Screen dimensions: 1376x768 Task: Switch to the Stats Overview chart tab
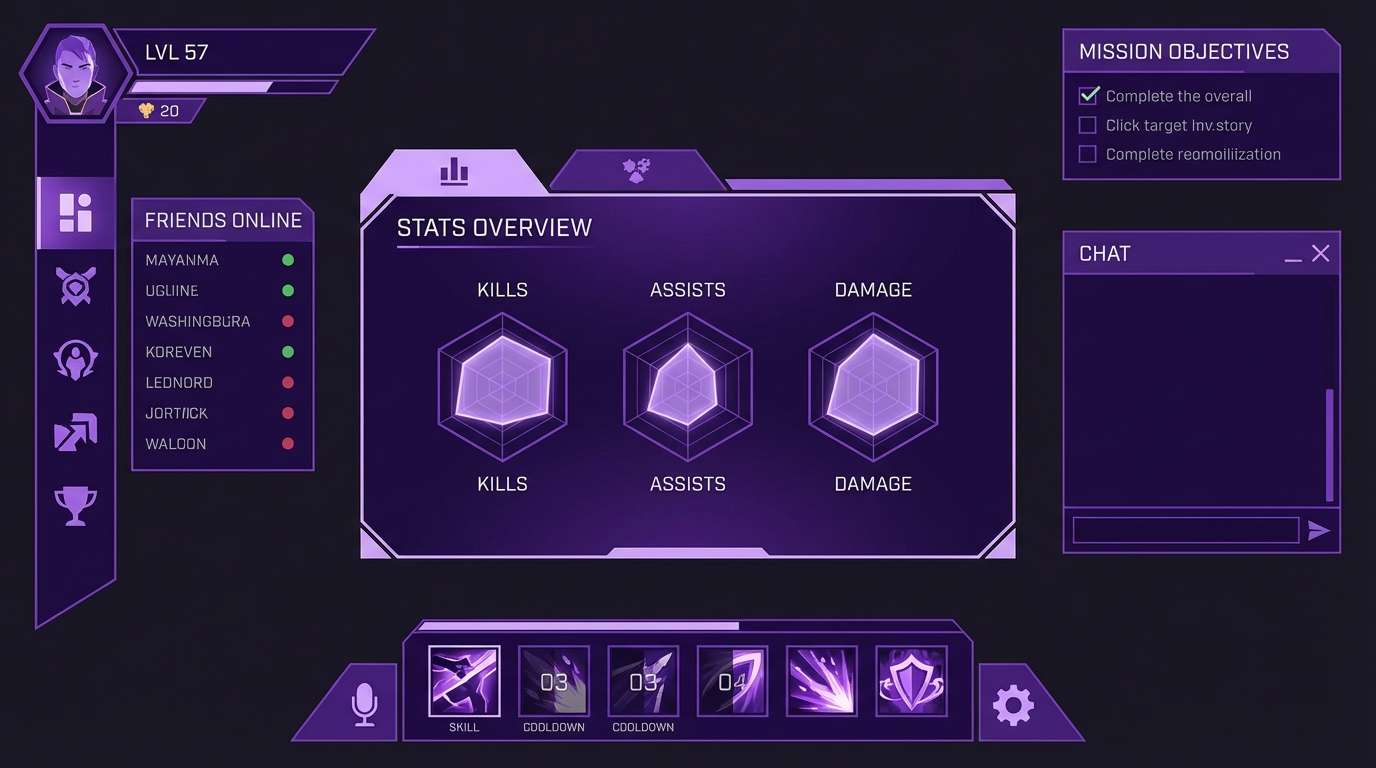coord(454,171)
